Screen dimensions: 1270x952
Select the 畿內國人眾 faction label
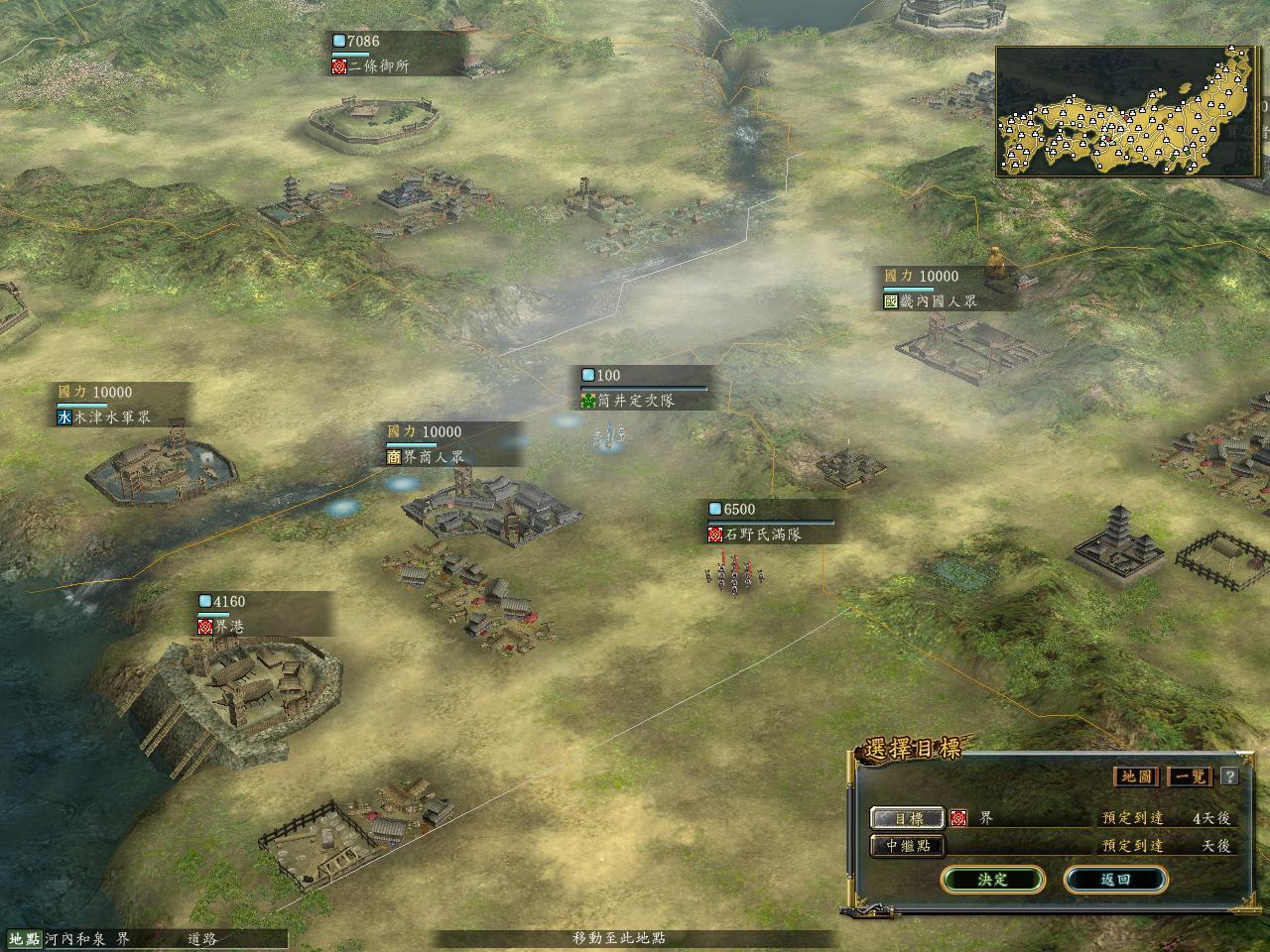point(937,300)
